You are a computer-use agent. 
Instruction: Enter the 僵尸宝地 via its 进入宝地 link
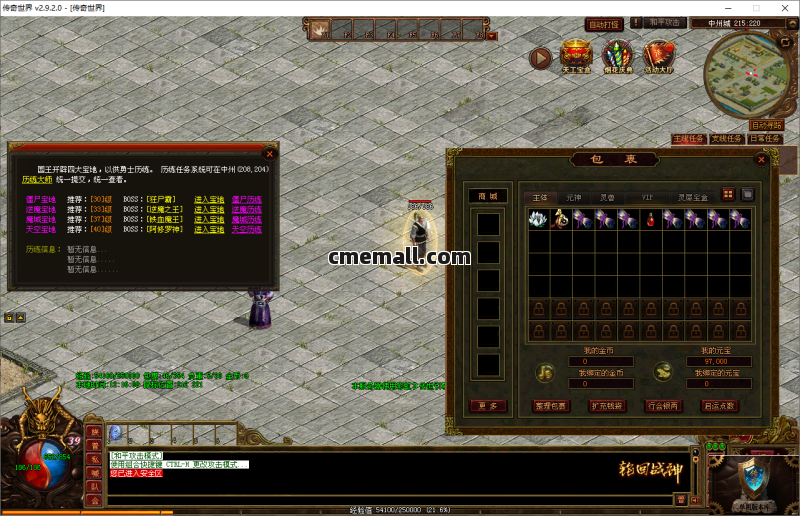[x=209, y=199]
